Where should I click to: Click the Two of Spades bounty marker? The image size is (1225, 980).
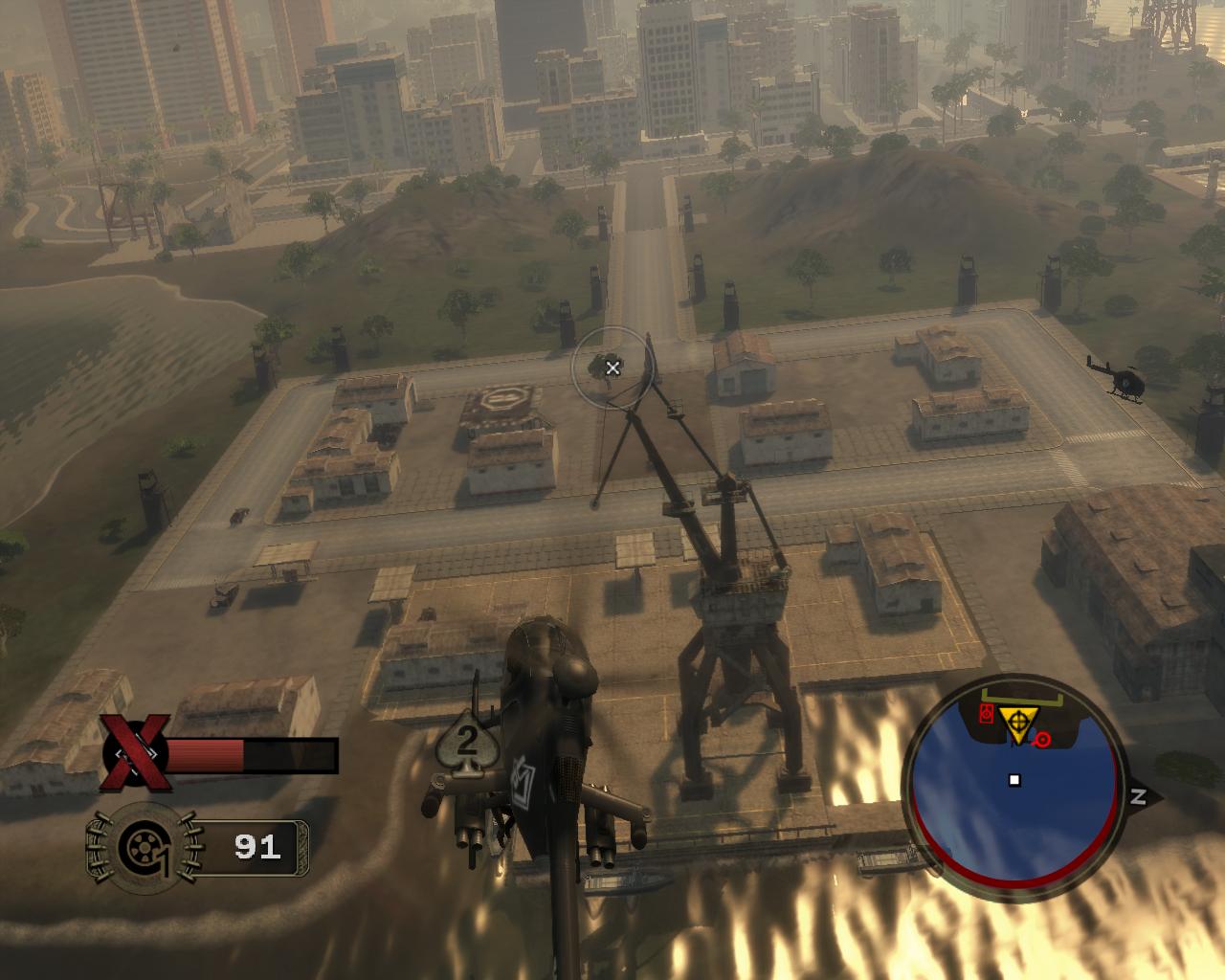click(467, 744)
